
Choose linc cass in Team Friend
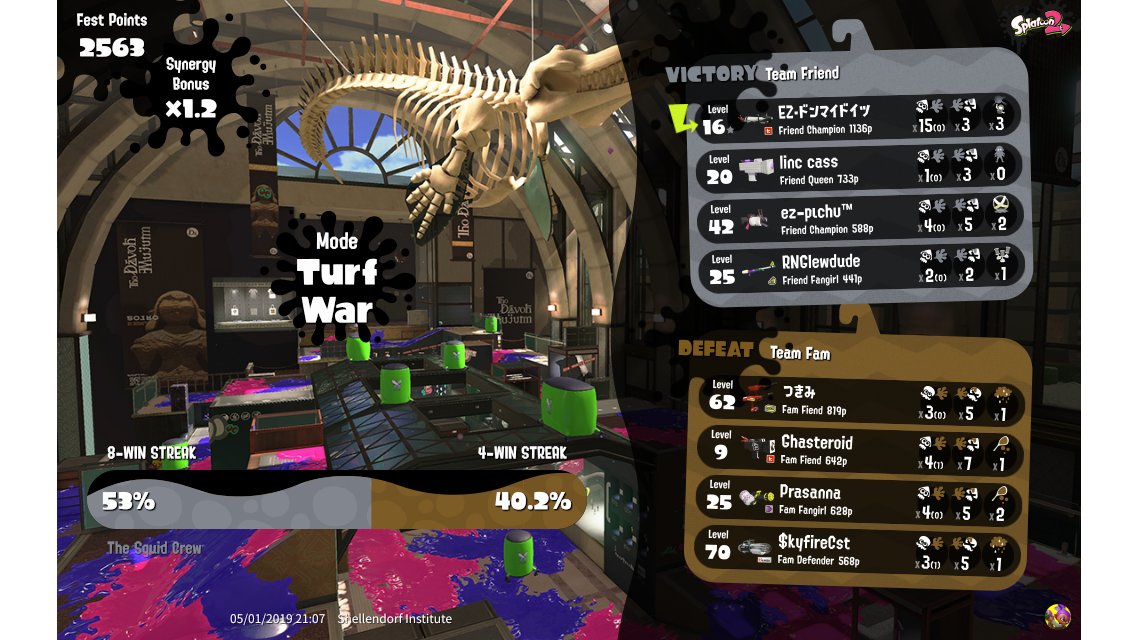click(x=860, y=167)
